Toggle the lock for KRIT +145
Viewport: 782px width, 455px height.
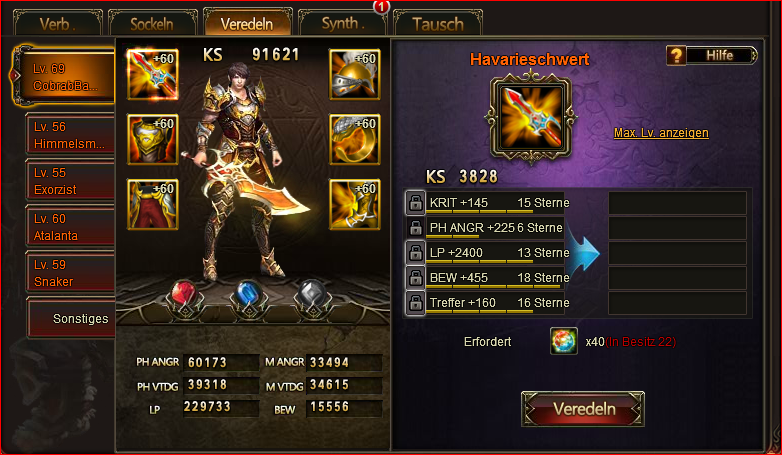[415, 203]
